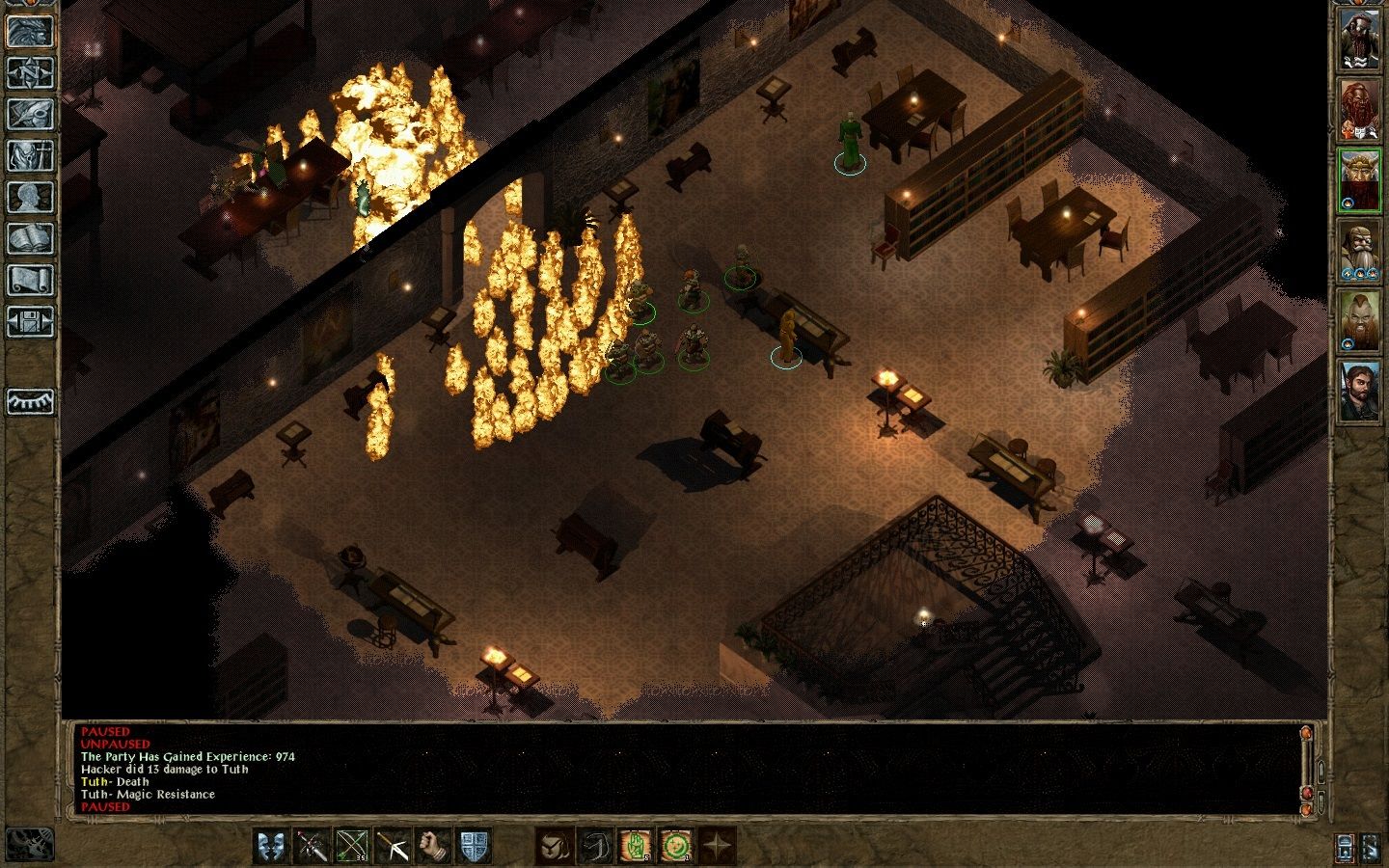Open the mage spellbook button
The height and width of the screenshot is (868, 1389).
click(31, 238)
